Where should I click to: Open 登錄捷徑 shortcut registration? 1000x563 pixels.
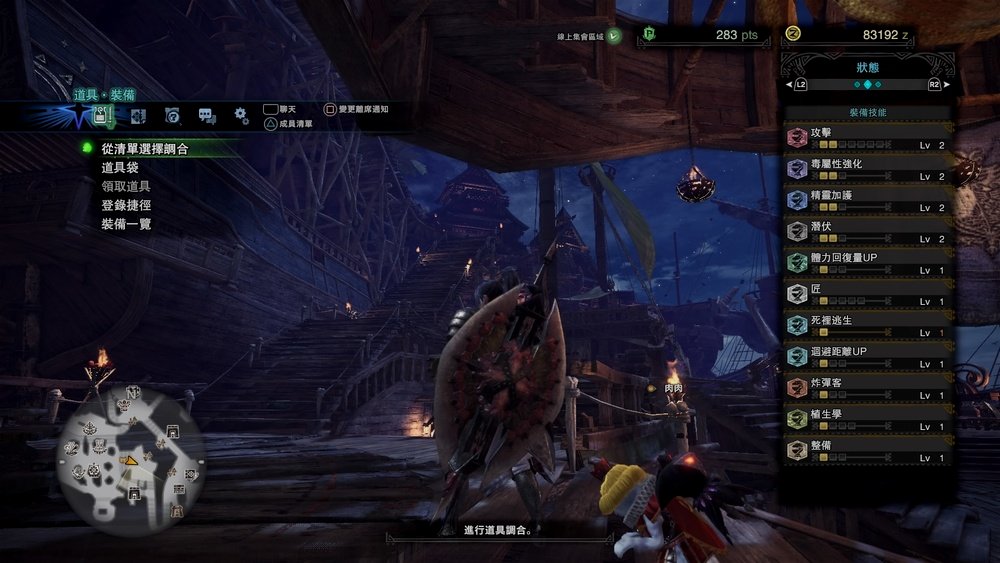126,205
